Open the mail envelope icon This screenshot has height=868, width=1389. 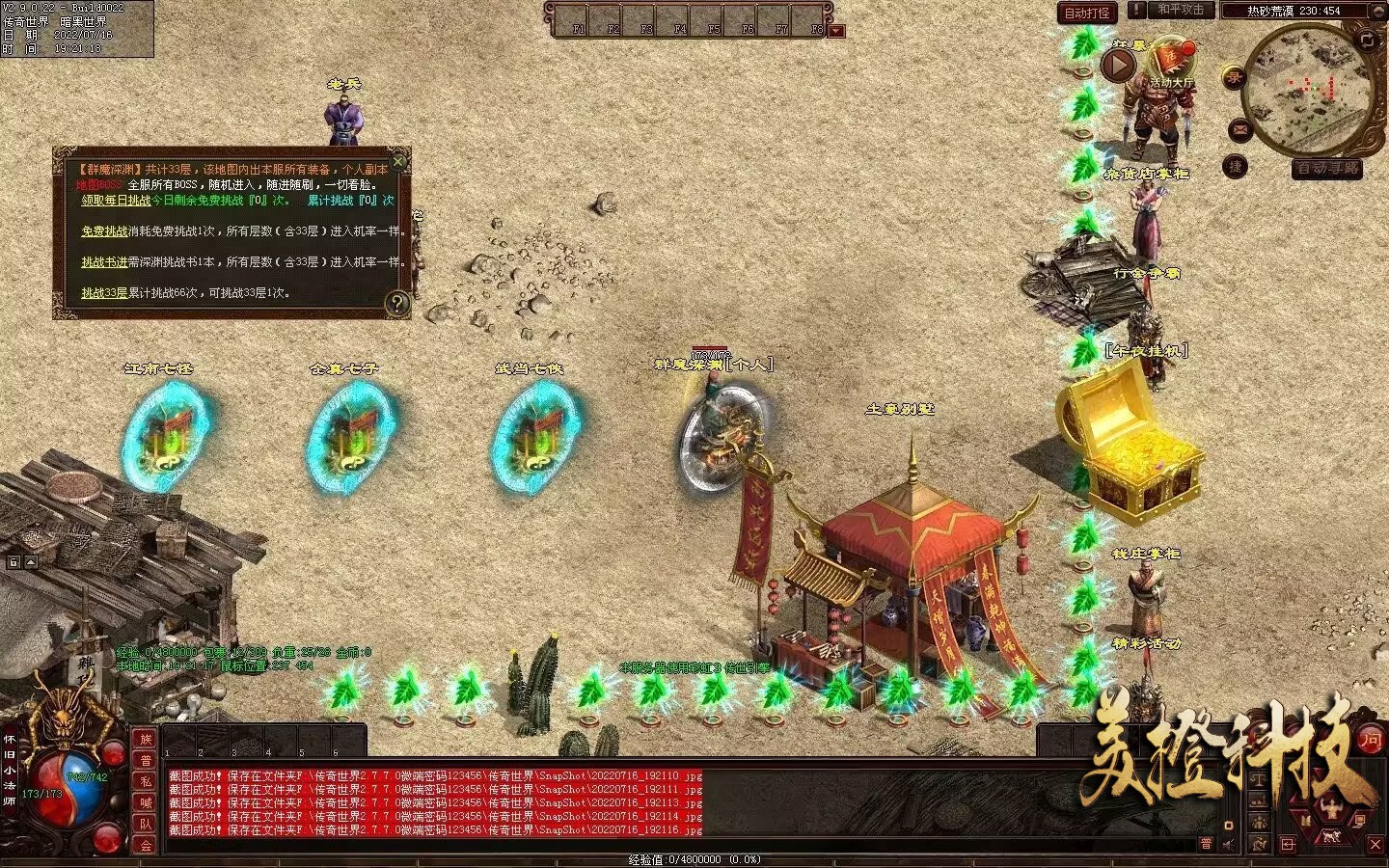pos(1240,129)
